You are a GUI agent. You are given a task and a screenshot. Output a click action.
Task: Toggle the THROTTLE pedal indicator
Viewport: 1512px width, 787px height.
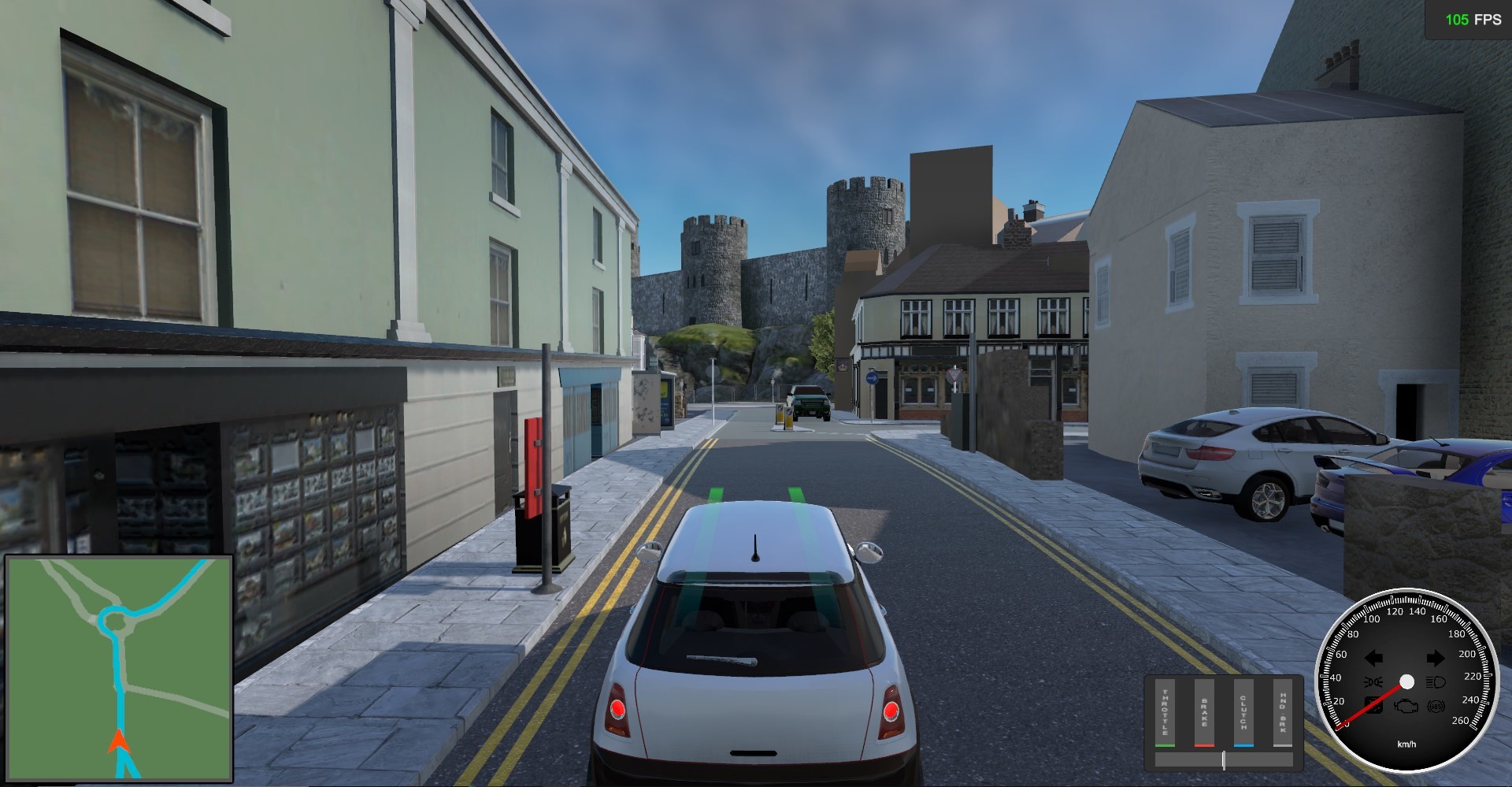point(1165,712)
